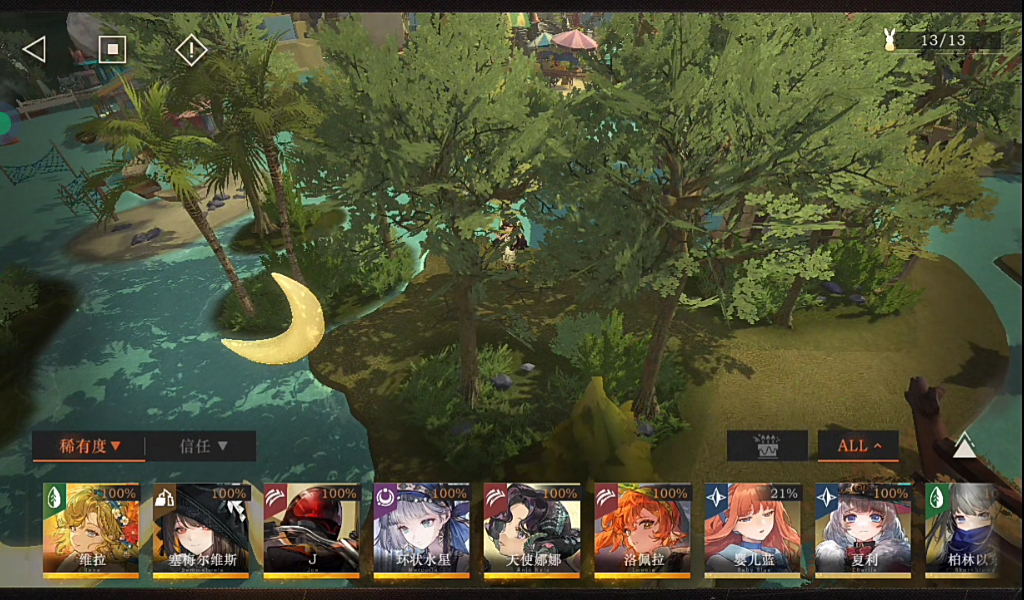Open the ALL class filter
1024x600 pixels.
[858, 446]
